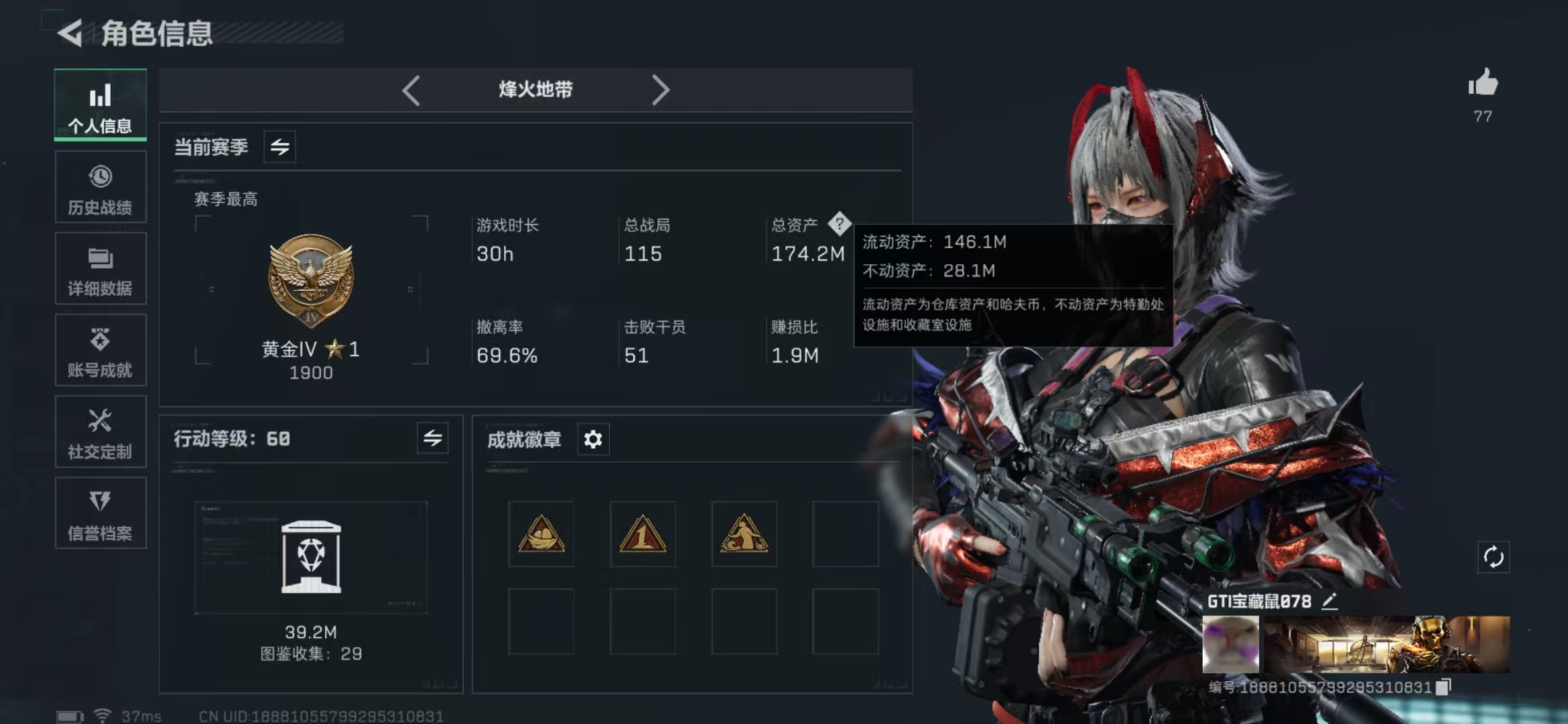The width and height of the screenshot is (1568, 724).
Task: Open the 账号成就 tab
Action: click(101, 351)
